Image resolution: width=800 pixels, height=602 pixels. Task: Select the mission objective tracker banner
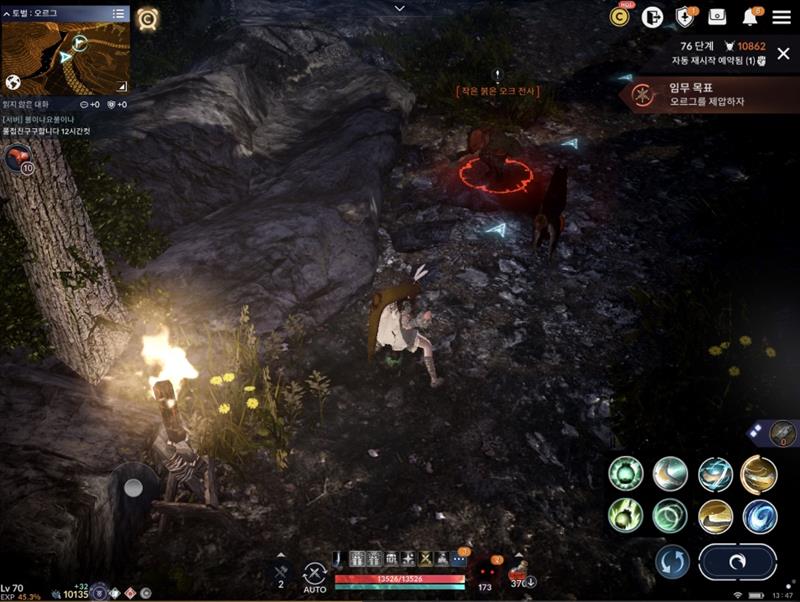click(x=710, y=96)
